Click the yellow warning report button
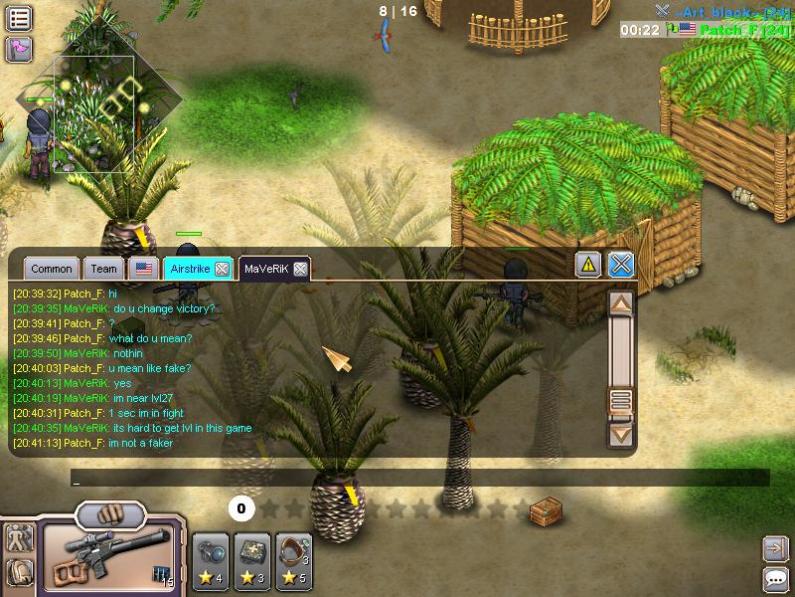The height and width of the screenshot is (597, 795). tap(588, 264)
